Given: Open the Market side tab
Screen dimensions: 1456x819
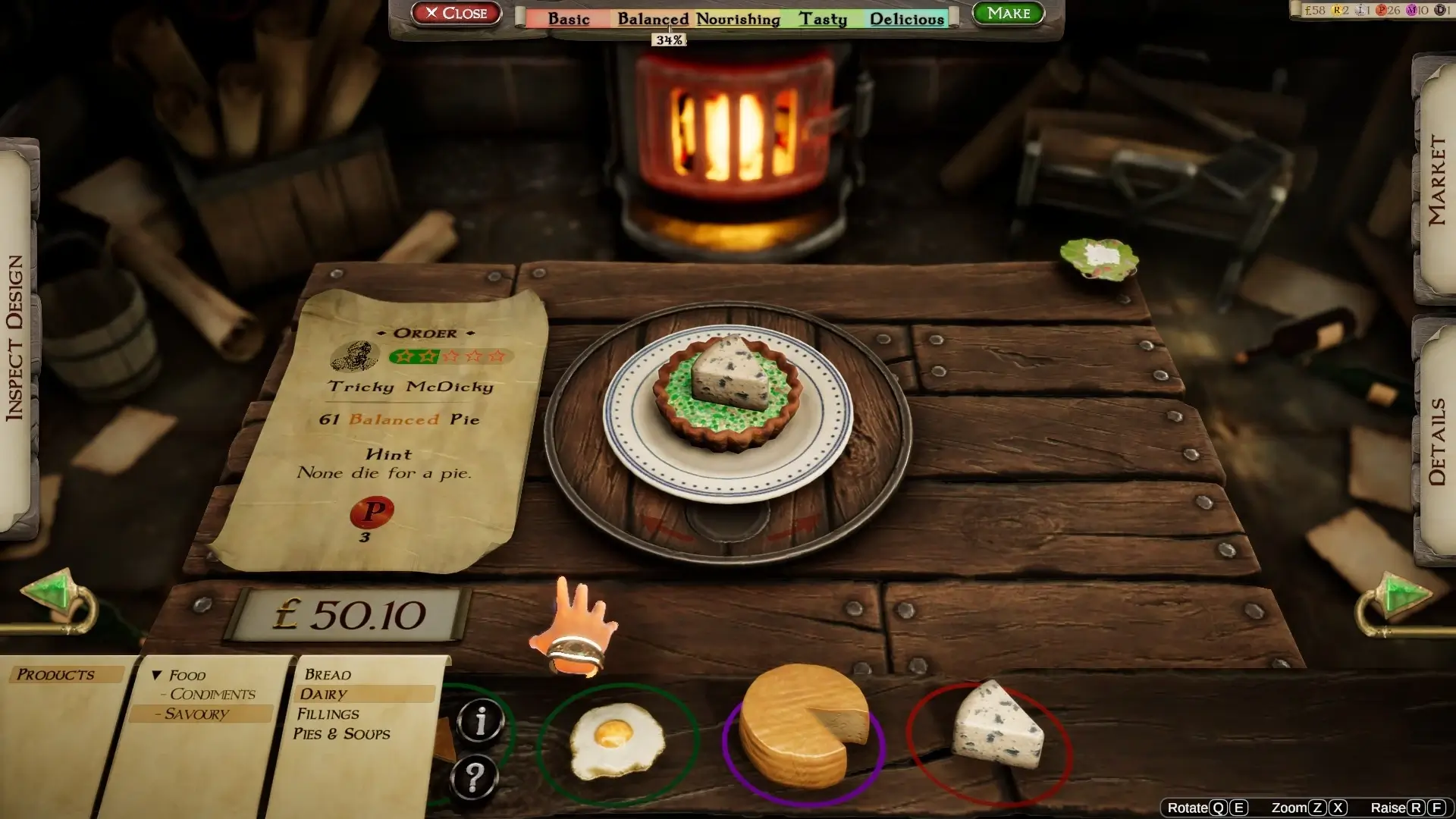Looking at the screenshot, I should pyautogui.click(x=1436, y=180).
